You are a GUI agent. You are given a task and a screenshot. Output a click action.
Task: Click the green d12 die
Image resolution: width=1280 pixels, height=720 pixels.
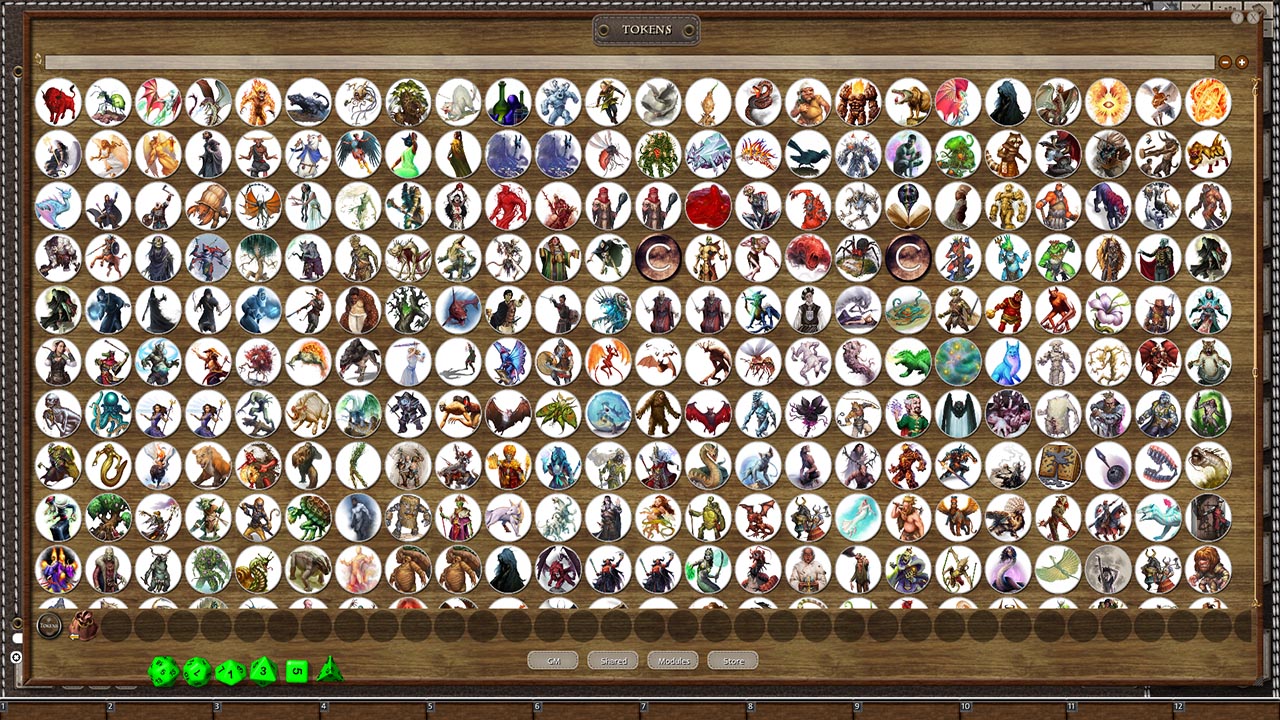[x=196, y=671]
